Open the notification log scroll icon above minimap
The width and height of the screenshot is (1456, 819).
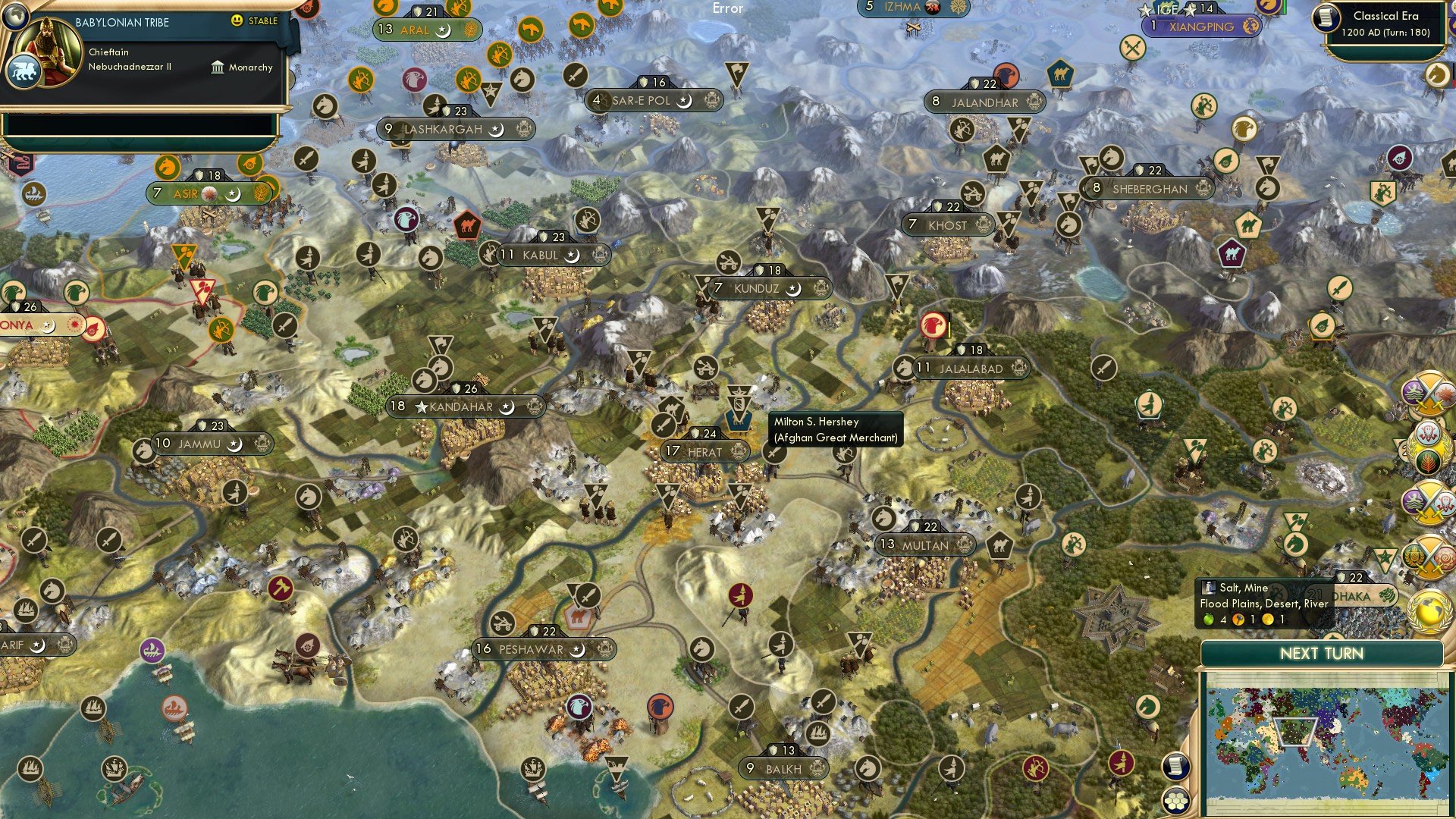coord(1175,767)
